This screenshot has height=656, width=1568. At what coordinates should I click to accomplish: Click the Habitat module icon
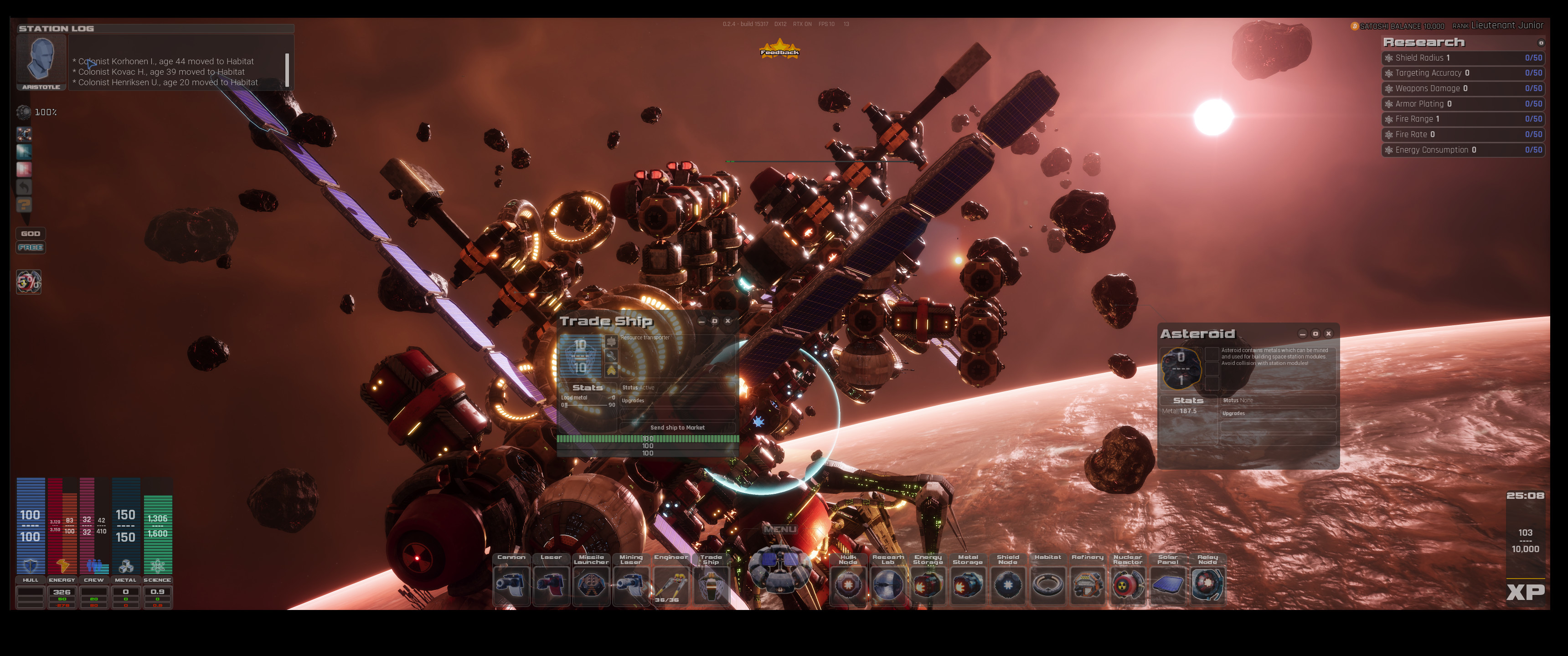[1048, 585]
